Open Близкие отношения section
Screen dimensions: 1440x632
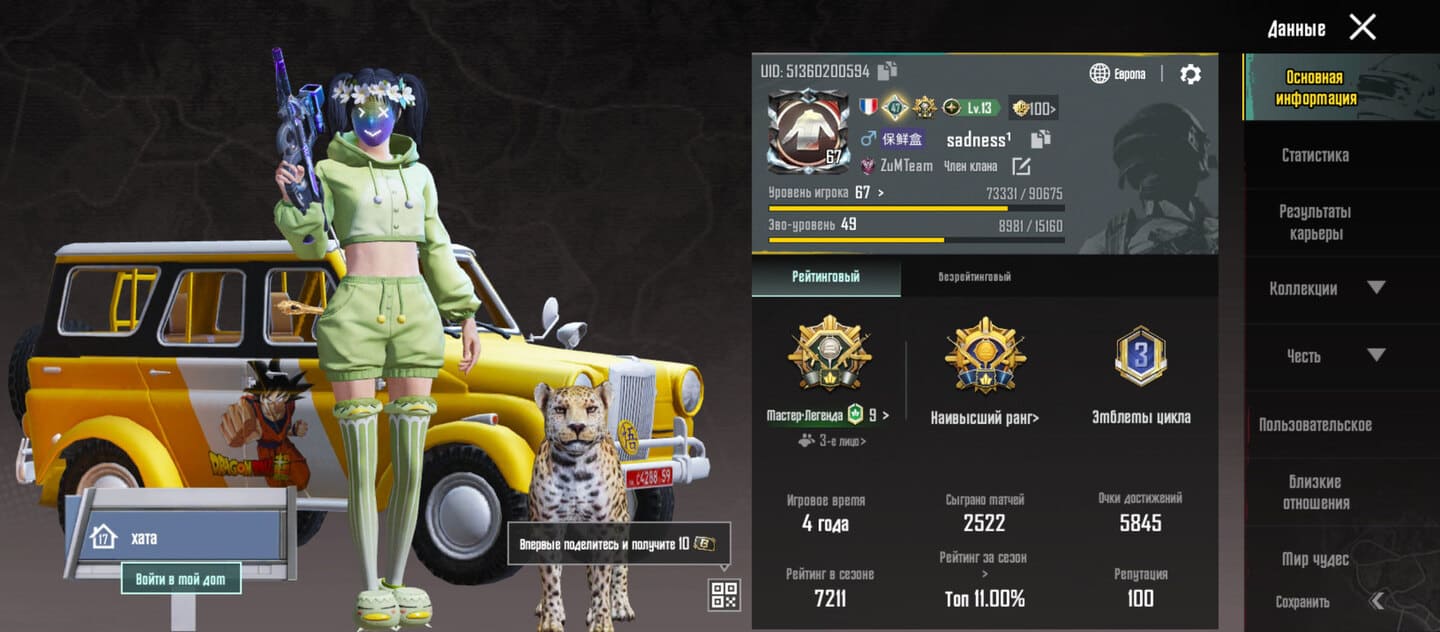pos(1315,492)
